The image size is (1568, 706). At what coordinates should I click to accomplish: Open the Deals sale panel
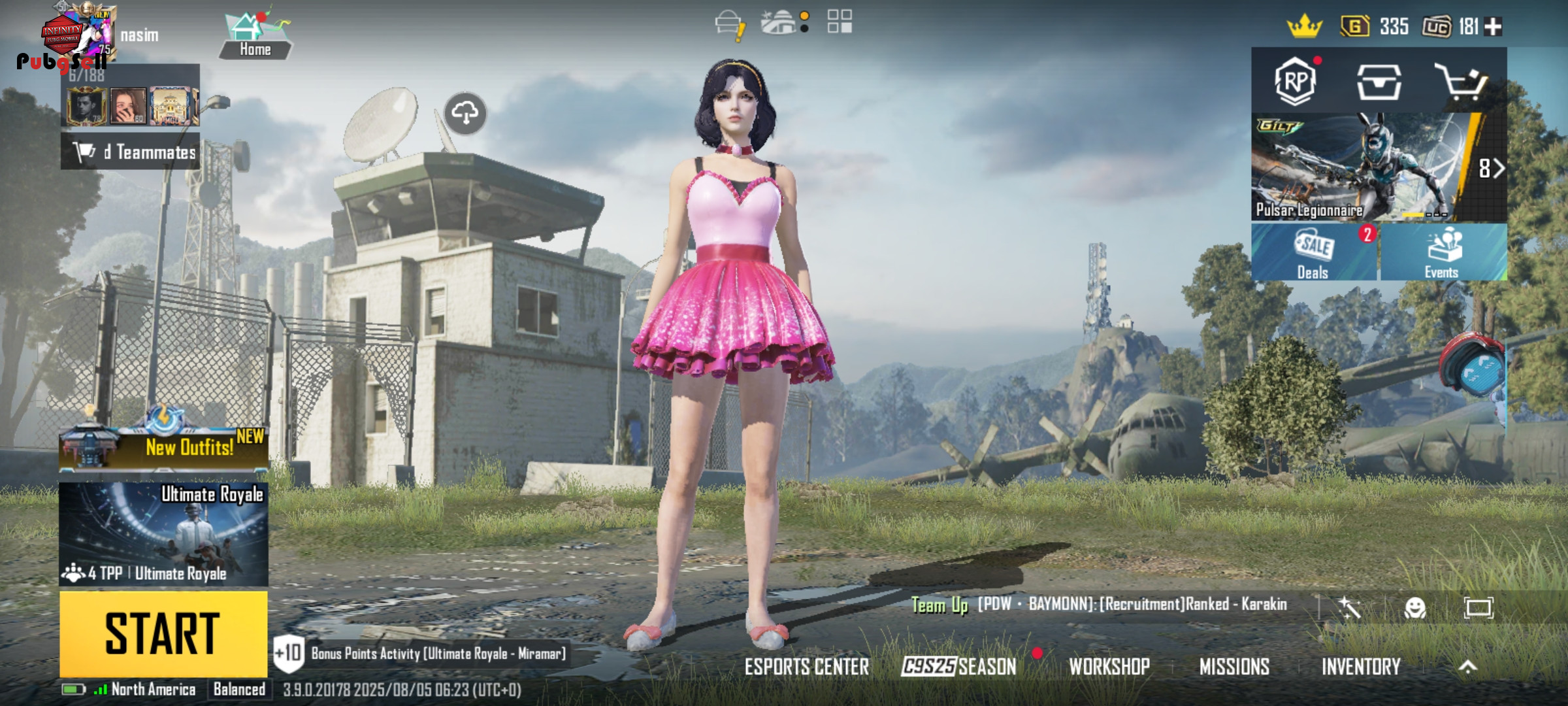pos(1314,252)
